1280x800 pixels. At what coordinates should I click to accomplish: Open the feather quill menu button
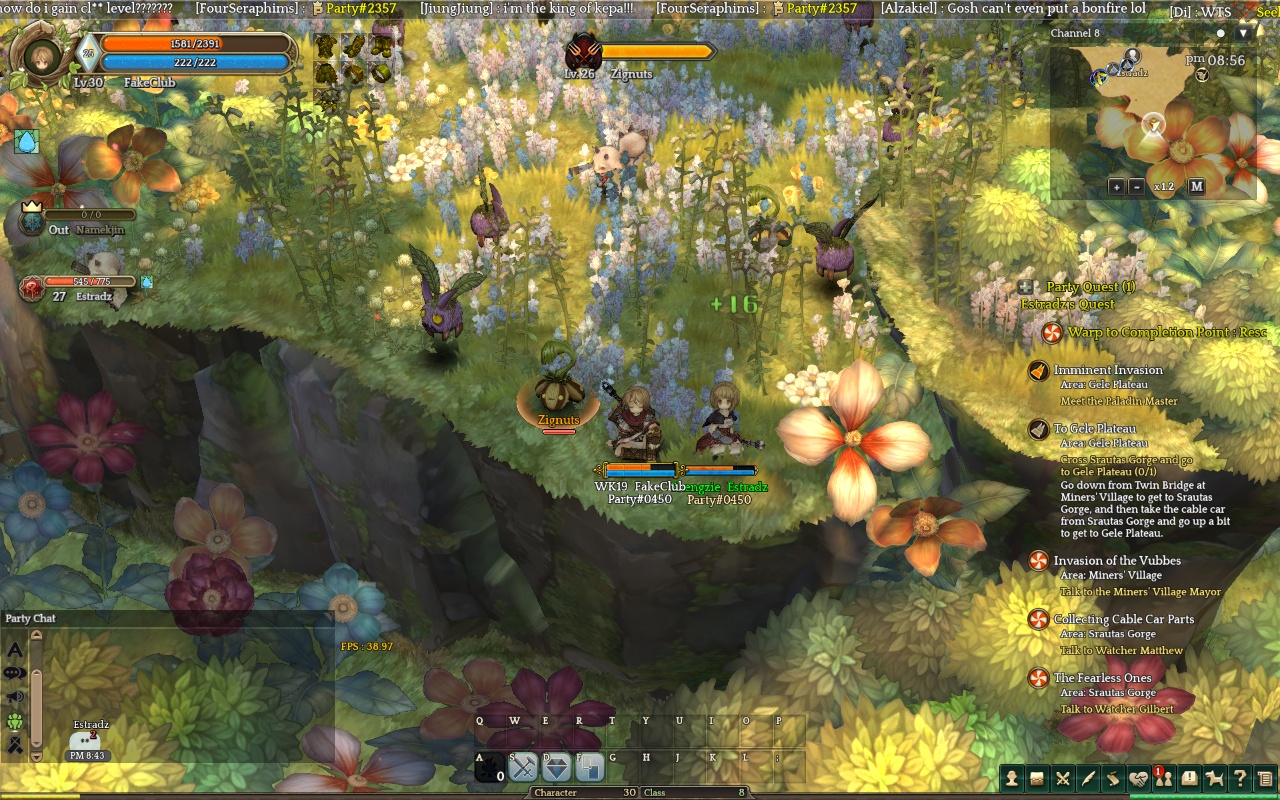tap(1087, 778)
